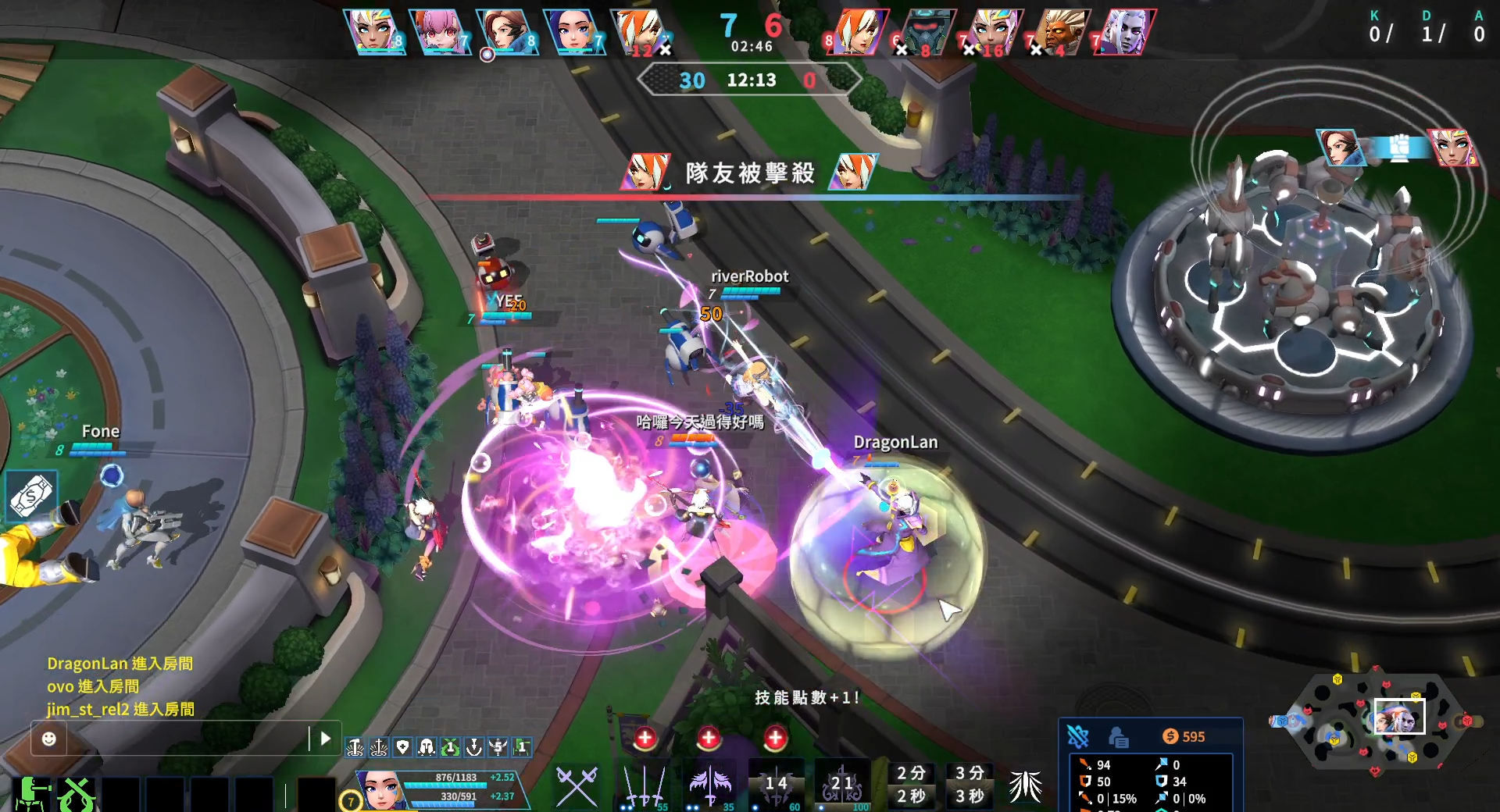Image resolution: width=1500 pixels, height=812 pixels.
Task: Click the respawn timer showing 2分2秒
Action: pyautogui.click(x=912, y=785)
